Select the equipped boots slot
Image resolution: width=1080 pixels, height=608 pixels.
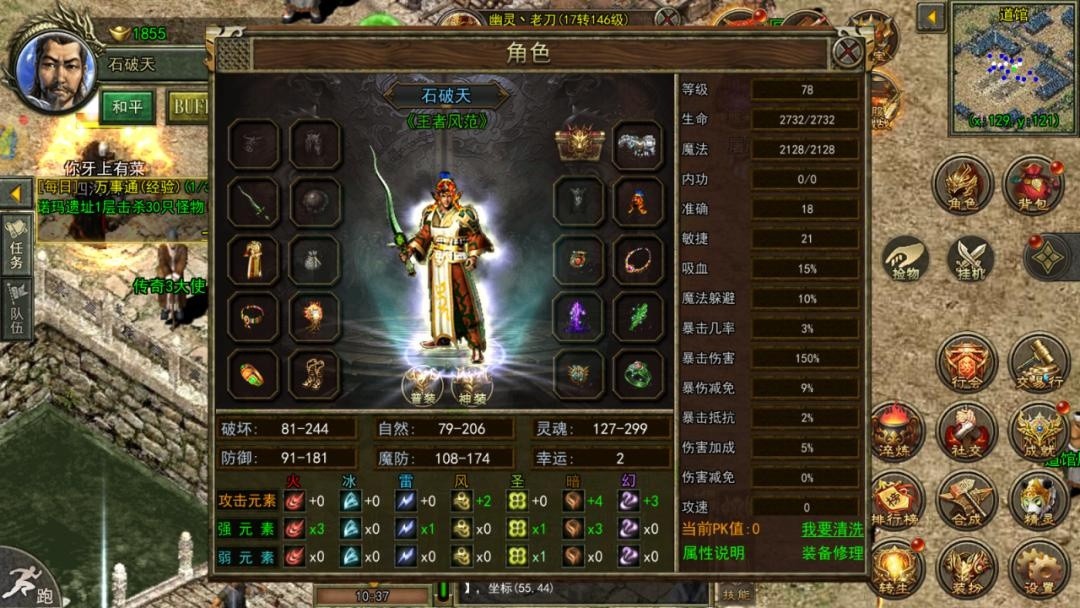point(315,374)
